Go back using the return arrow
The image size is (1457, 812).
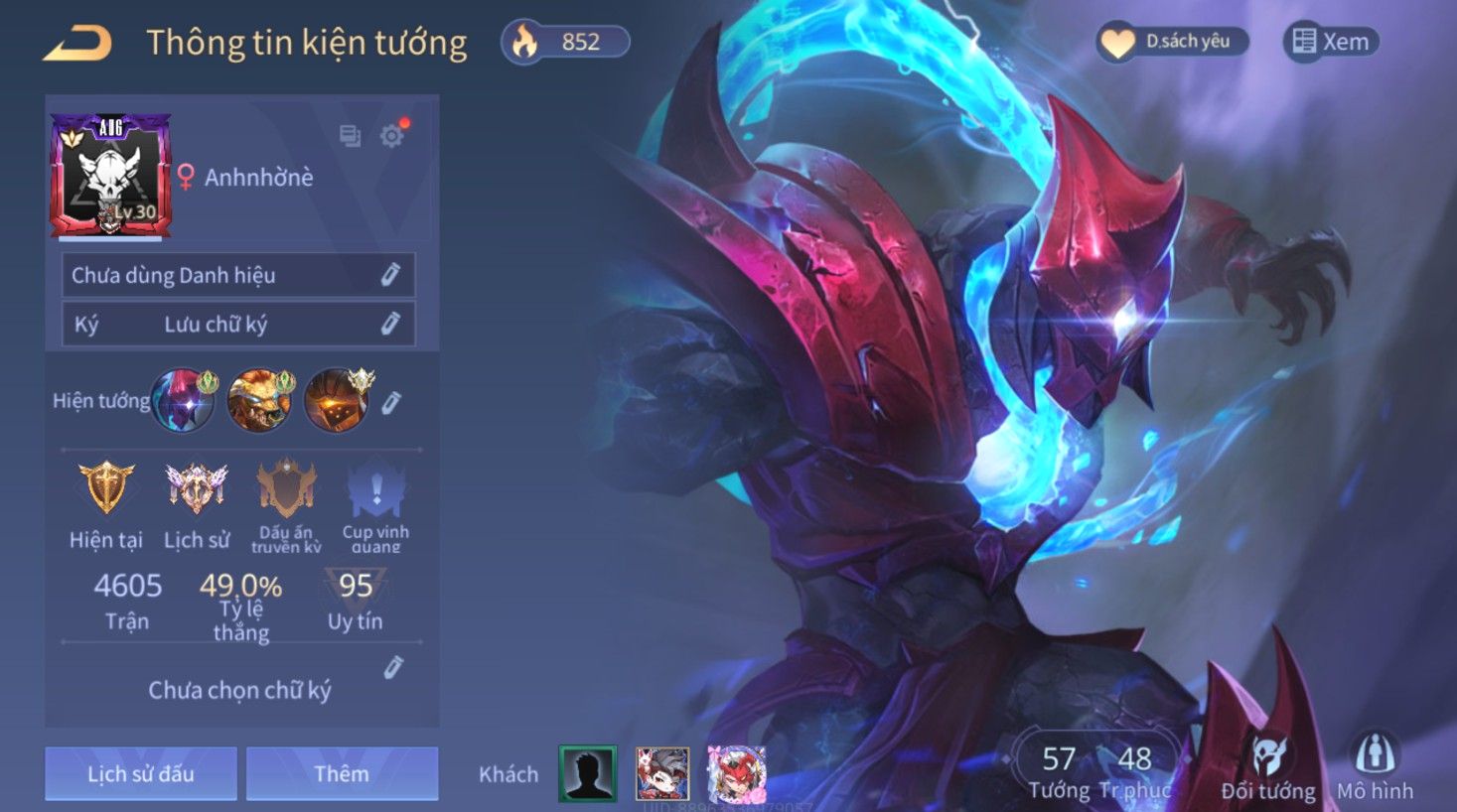tap(77, 44)
